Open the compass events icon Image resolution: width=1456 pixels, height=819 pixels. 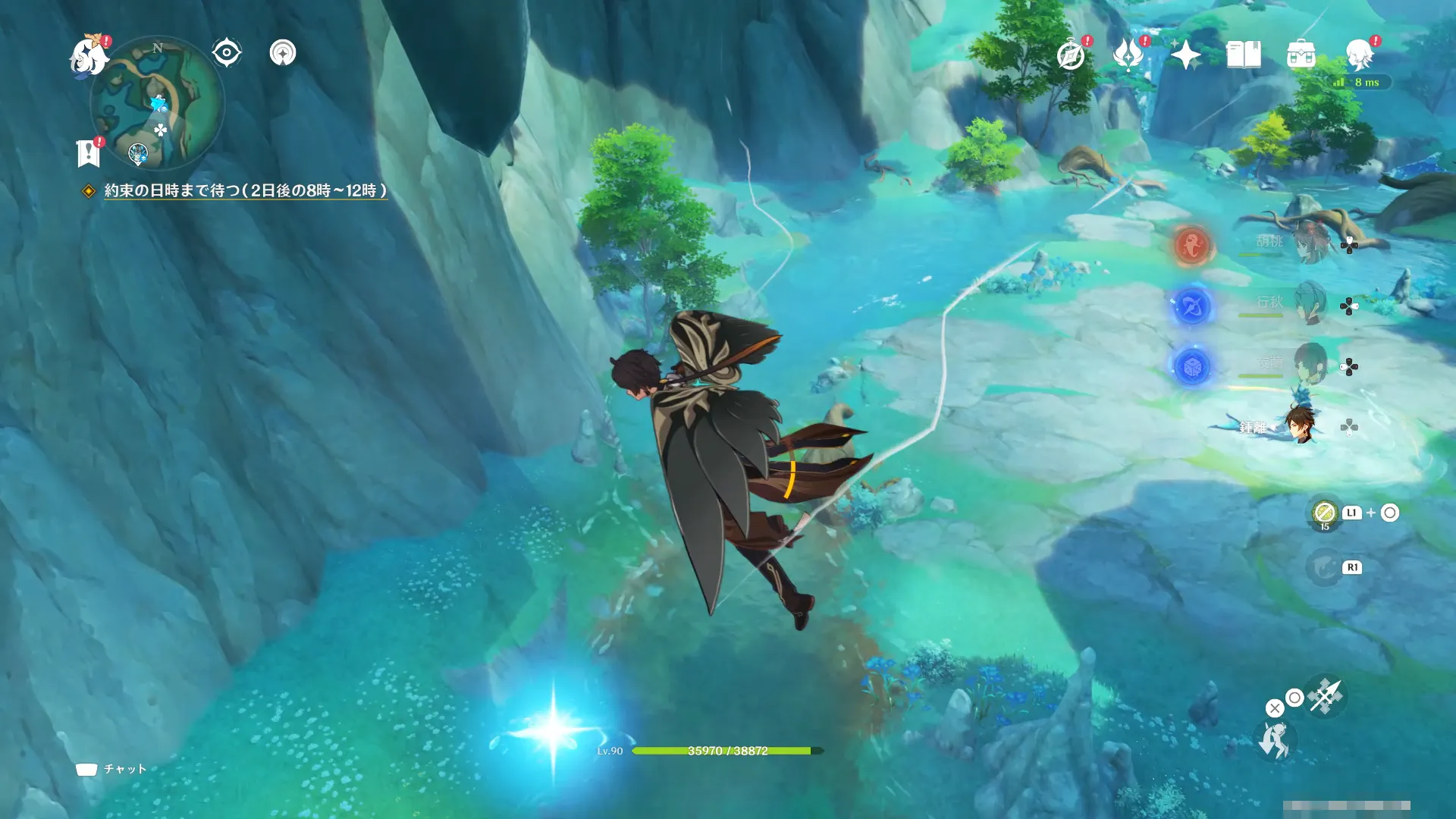(x=1071, y=55)
